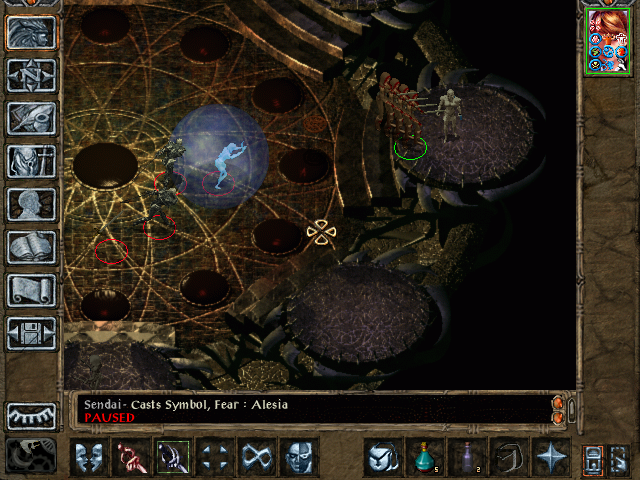
Task: Return to game with top sidebar button
Action: click(x=32, y=32)
